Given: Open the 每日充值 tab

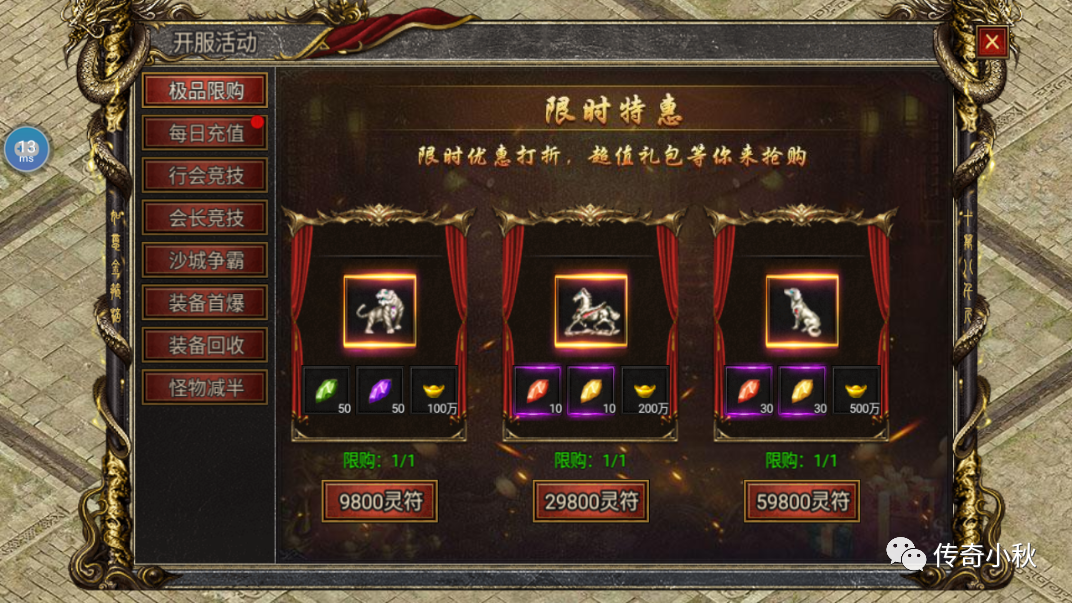Looking at the screenshot, I should click(205, 133).
